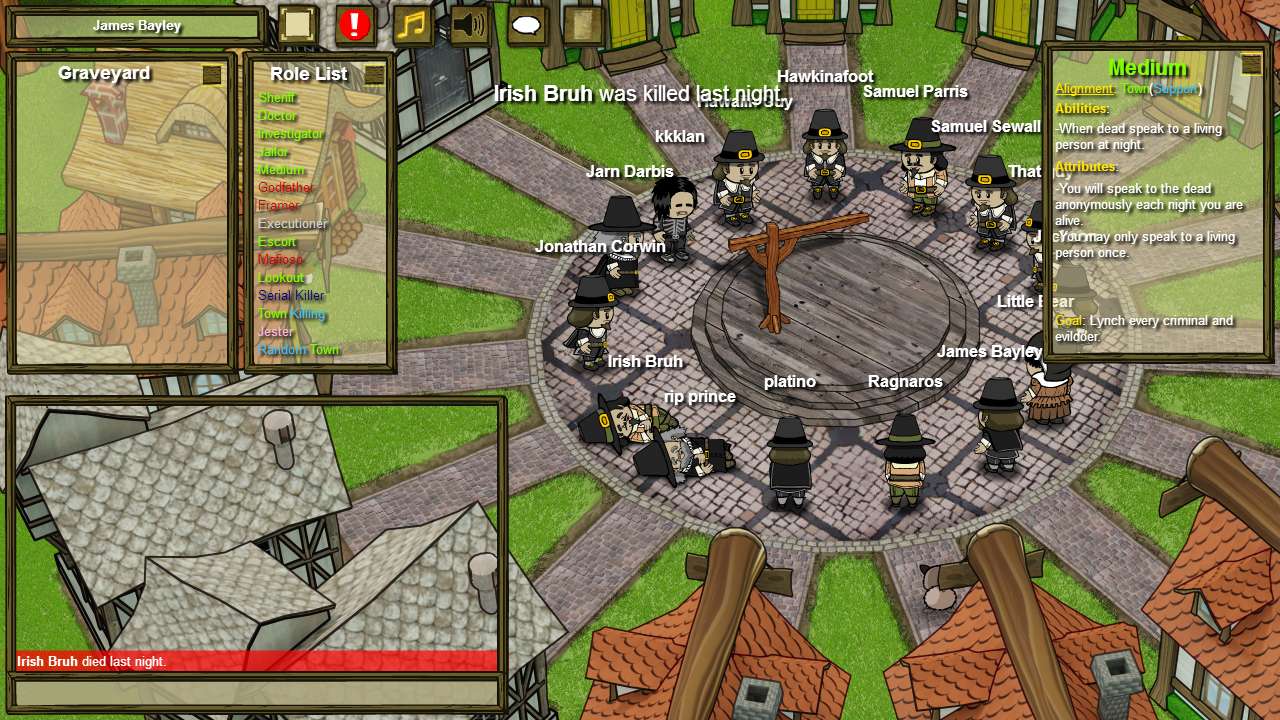Click the red exclamation report icon
Viewport: 1280px width, 720px height.
pyautogui.click(x=356, y=25)
